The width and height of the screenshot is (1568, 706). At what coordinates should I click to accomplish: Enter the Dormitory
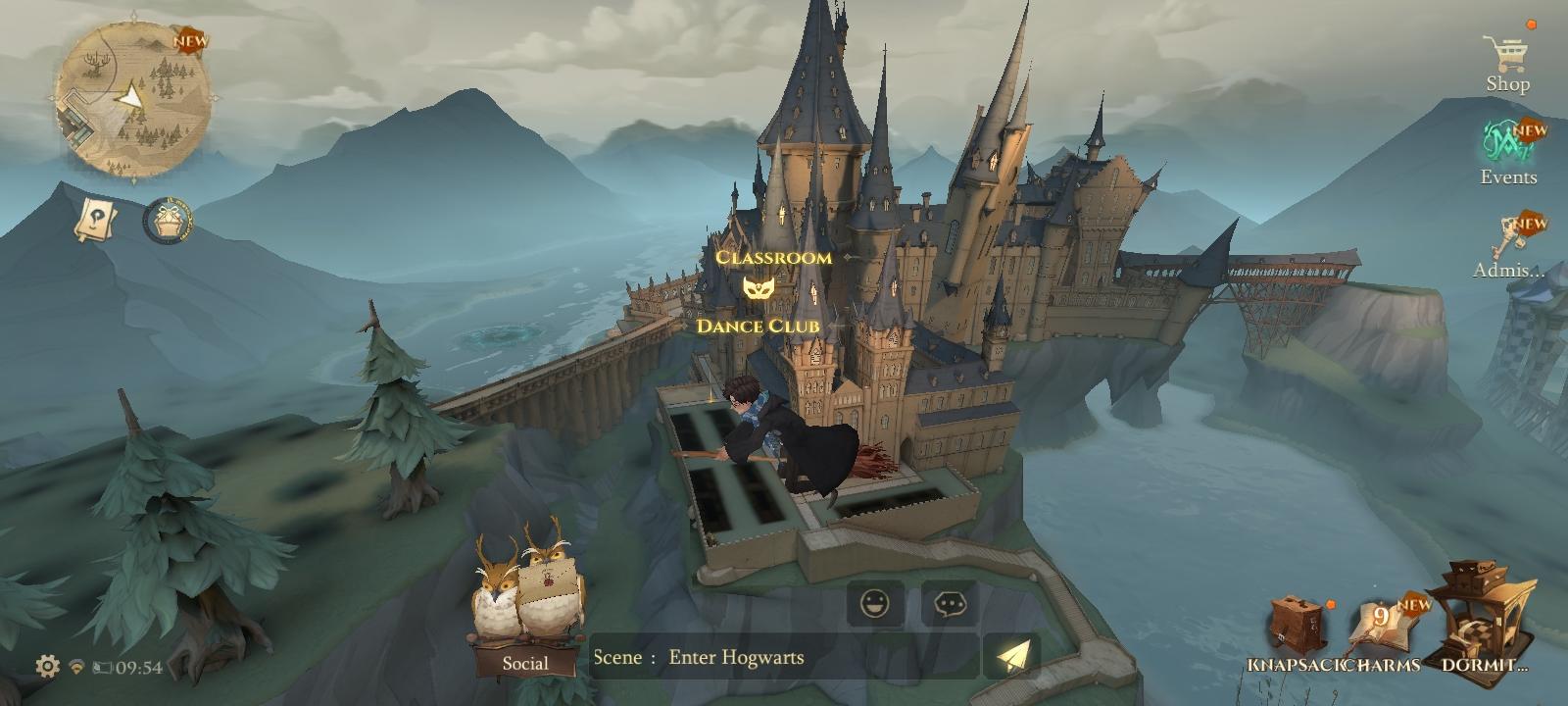click(x=1480, y=623)
